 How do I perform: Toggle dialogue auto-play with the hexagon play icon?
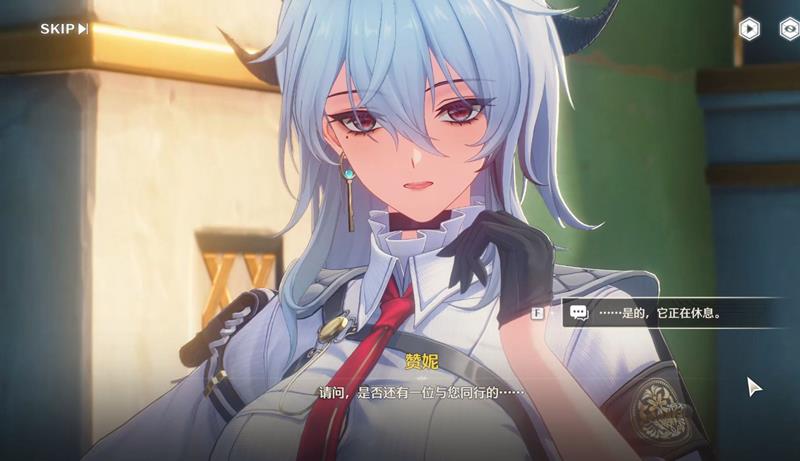(748, 28)
